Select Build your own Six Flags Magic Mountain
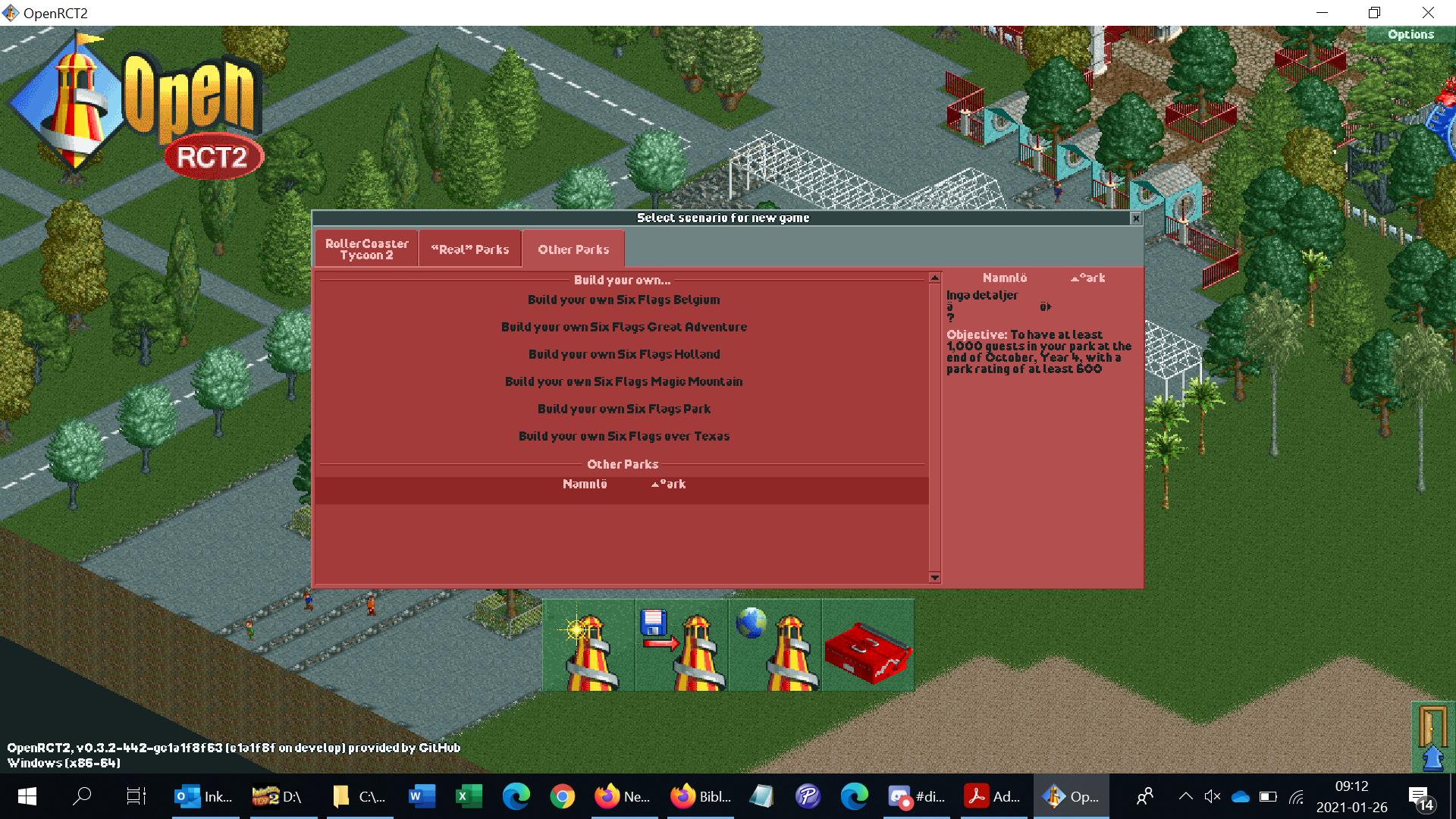The image size is (1456, 819). [x=623, y=381]
